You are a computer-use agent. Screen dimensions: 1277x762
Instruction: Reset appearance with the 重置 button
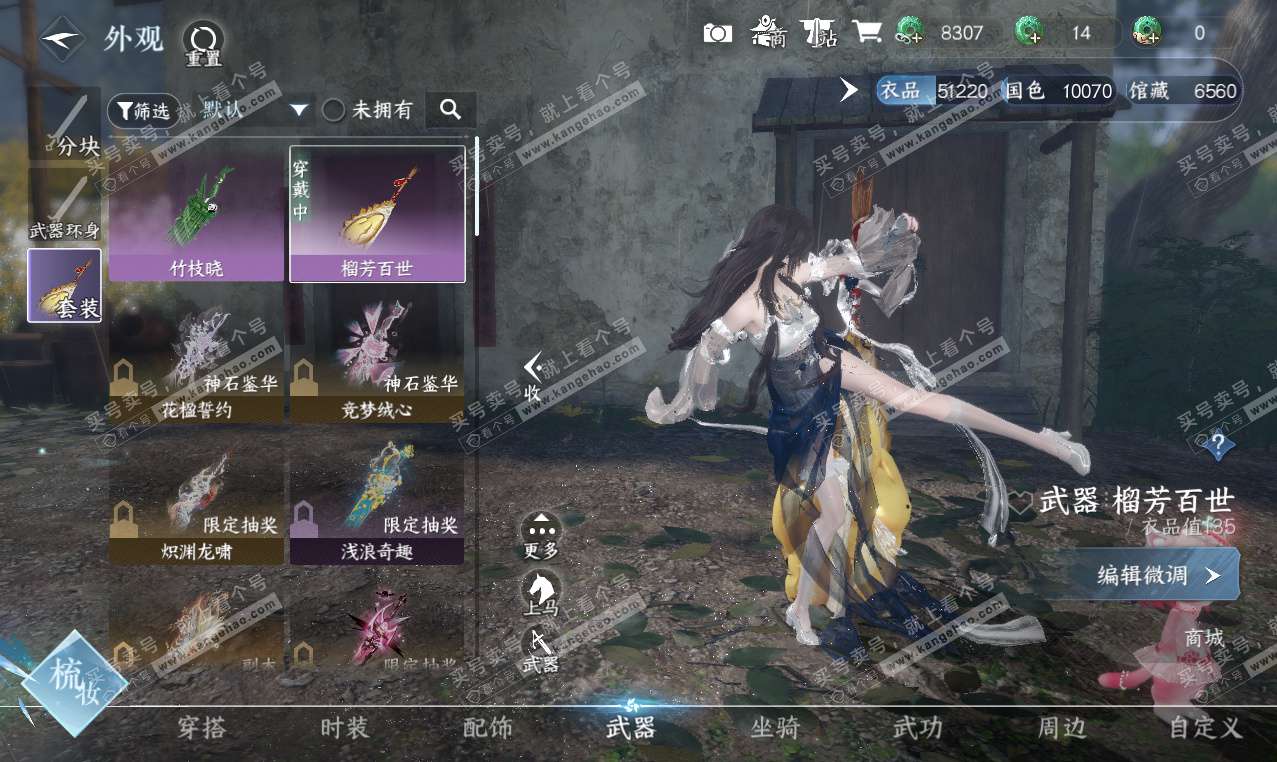203,42
